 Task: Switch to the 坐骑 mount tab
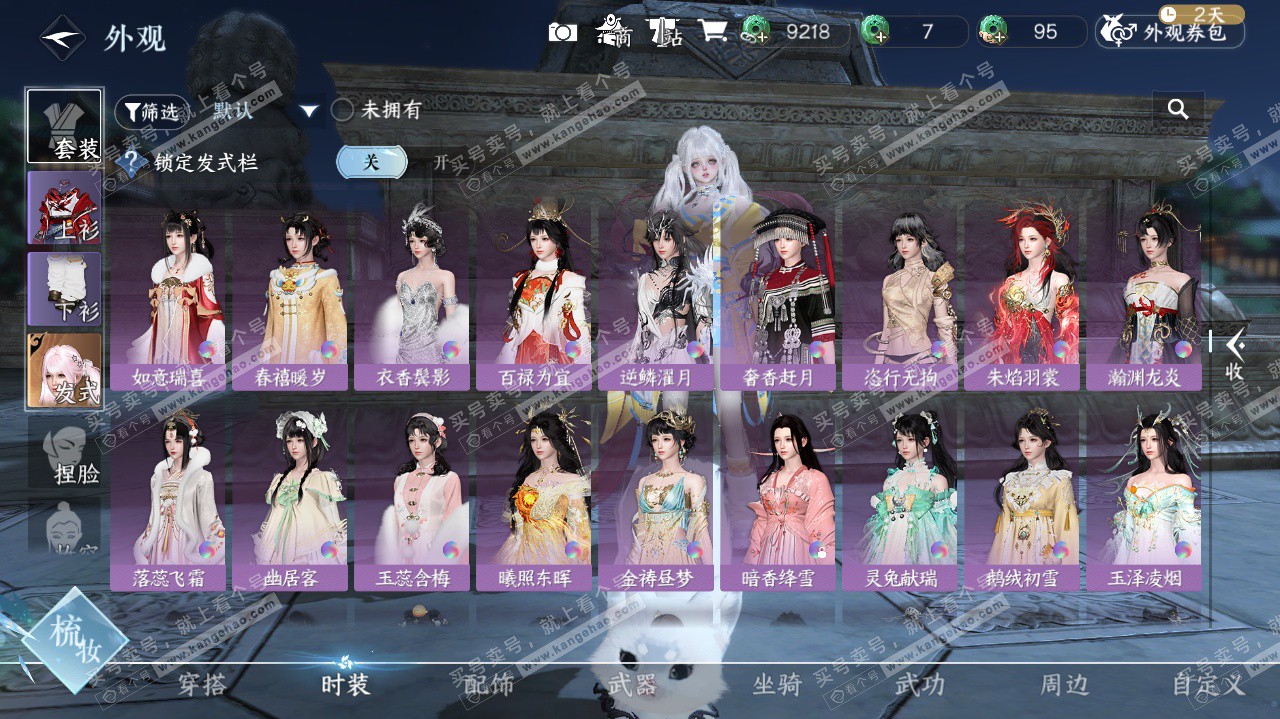(777, 685)
